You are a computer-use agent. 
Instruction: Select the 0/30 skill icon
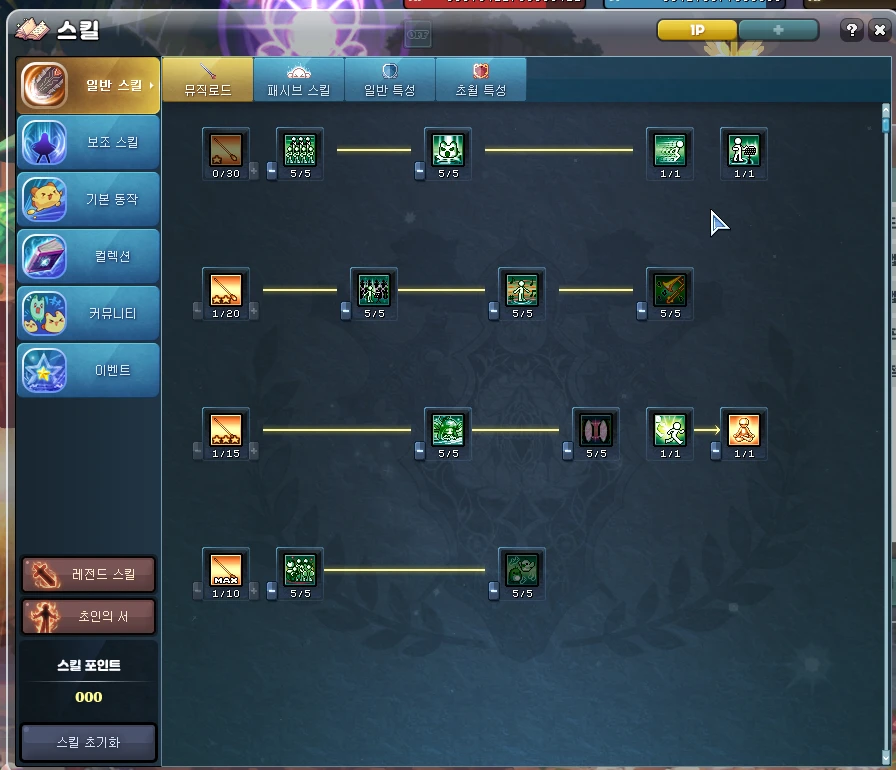(225, 150)
